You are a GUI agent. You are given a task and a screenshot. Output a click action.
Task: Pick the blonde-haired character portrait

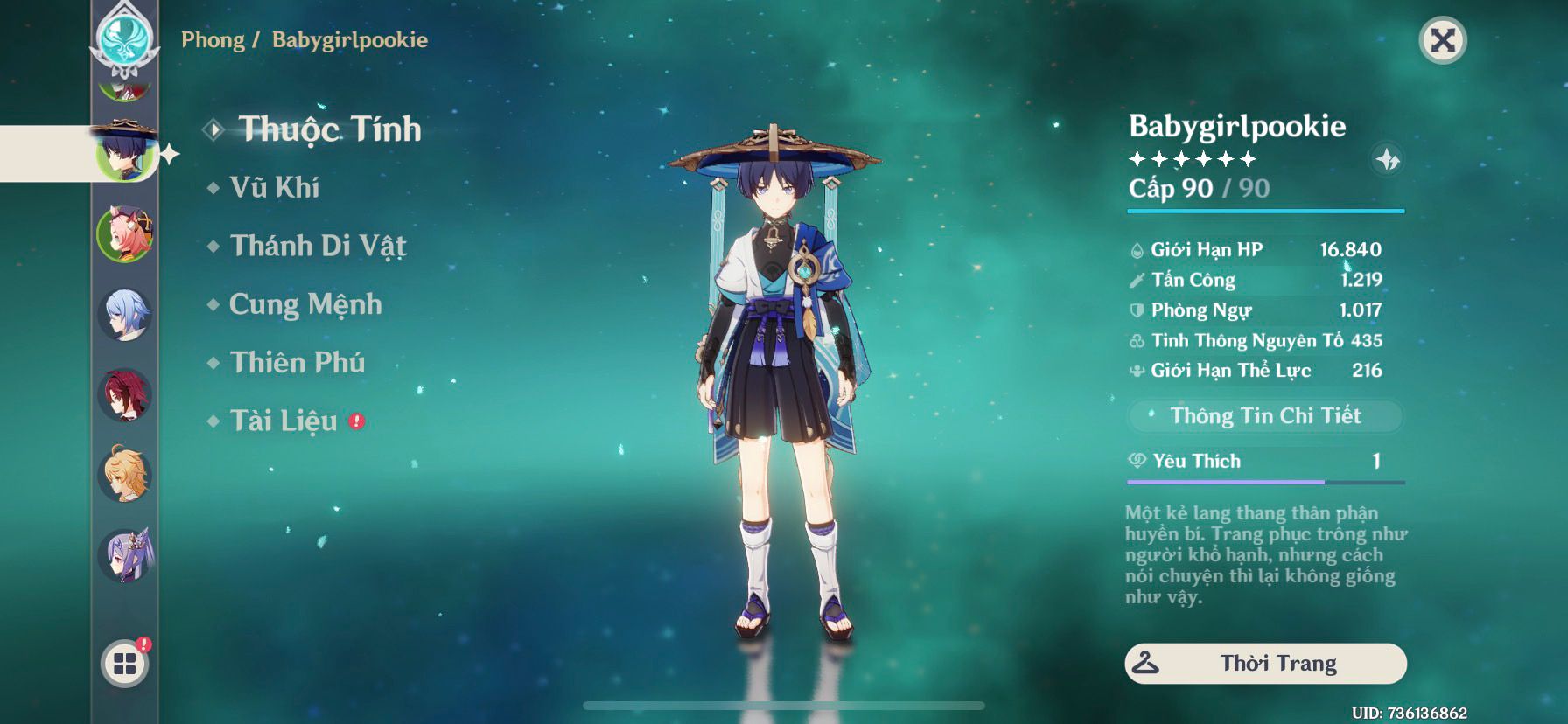click(x=124, y=475)
